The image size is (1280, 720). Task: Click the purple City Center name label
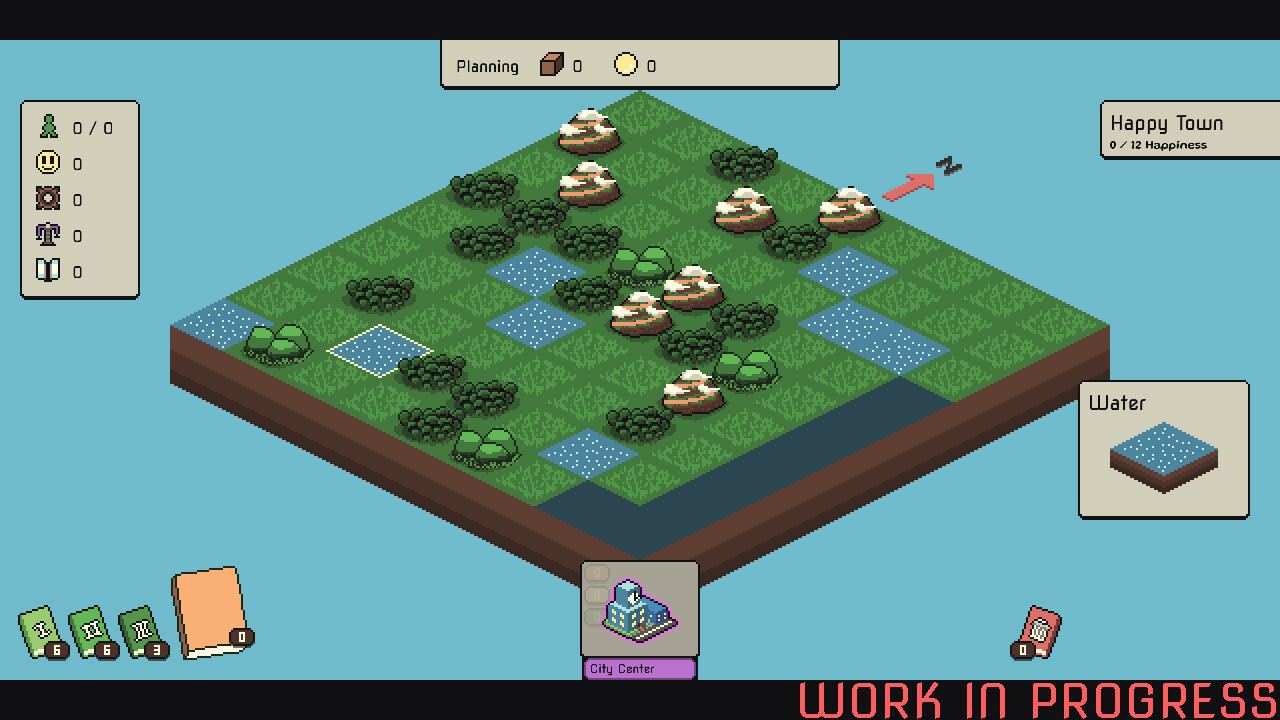click(x=638, y=668)
